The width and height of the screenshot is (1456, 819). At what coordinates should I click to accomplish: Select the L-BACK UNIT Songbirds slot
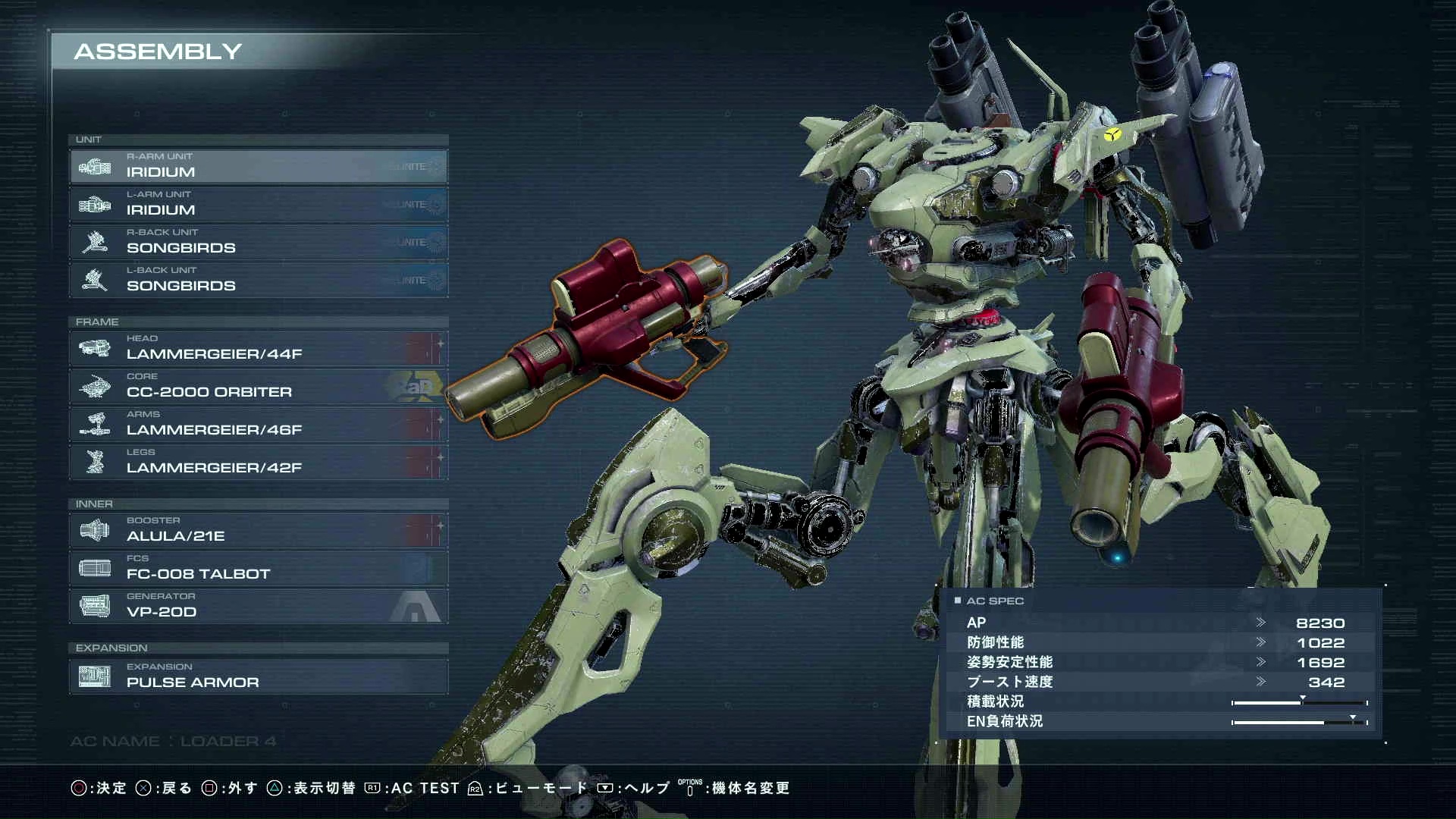pyautogui.click(x=258, y=280)
